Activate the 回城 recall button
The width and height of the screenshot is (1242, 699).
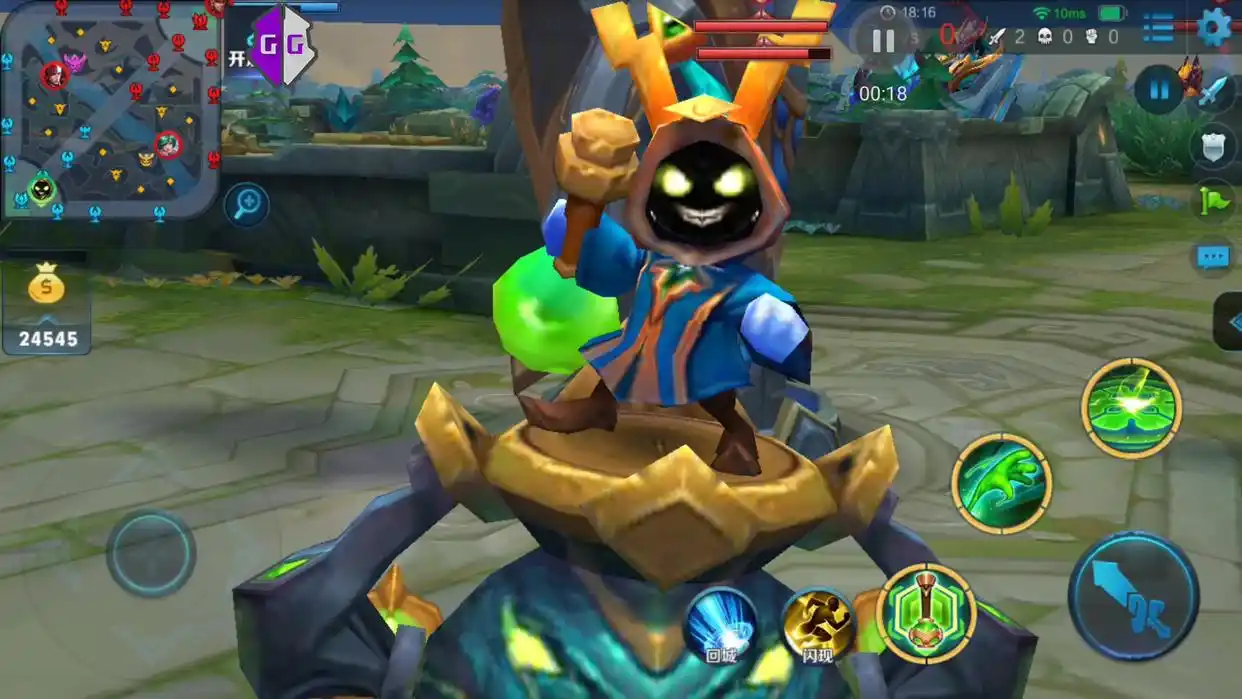[721, 626]
